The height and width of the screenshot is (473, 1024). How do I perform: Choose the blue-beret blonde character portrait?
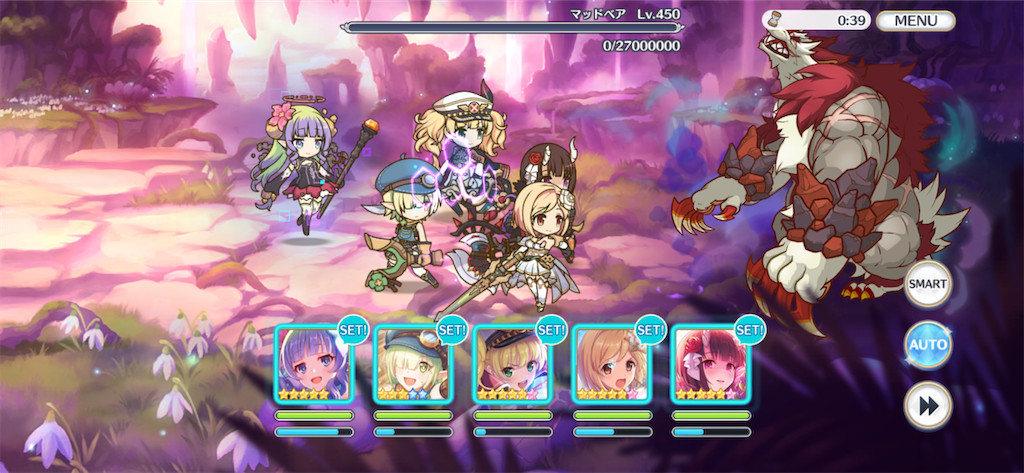413,364
